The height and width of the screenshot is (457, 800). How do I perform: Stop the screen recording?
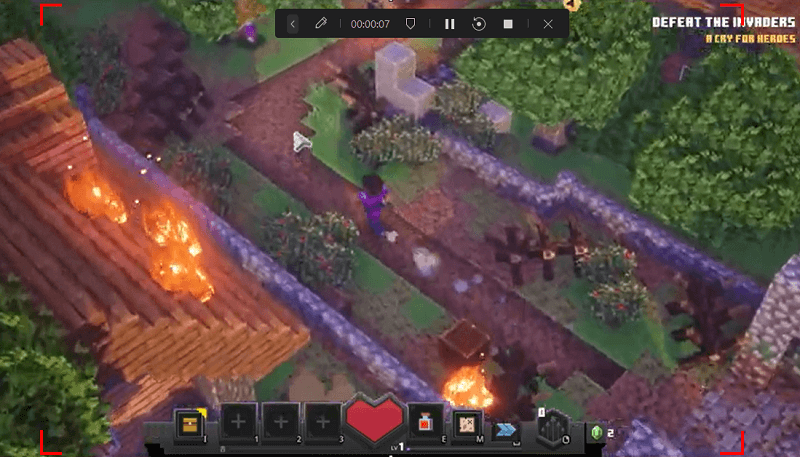pos(508,24)
